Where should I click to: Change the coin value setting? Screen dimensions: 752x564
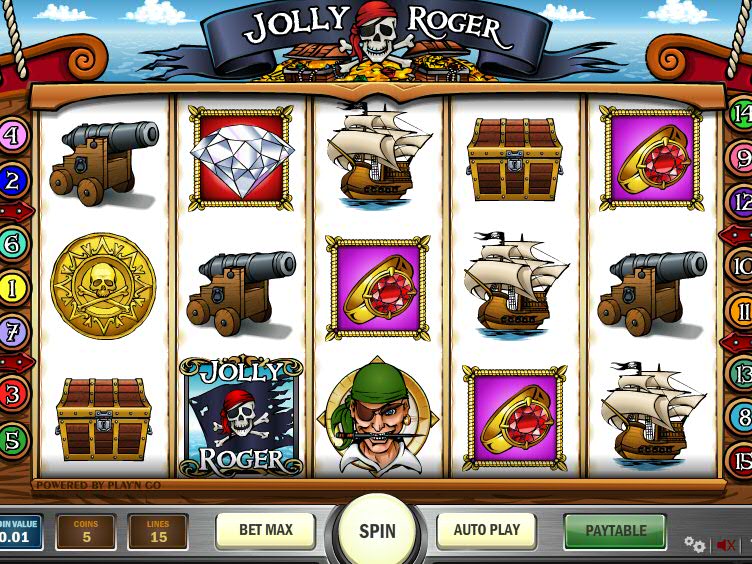tap(20, 532)
